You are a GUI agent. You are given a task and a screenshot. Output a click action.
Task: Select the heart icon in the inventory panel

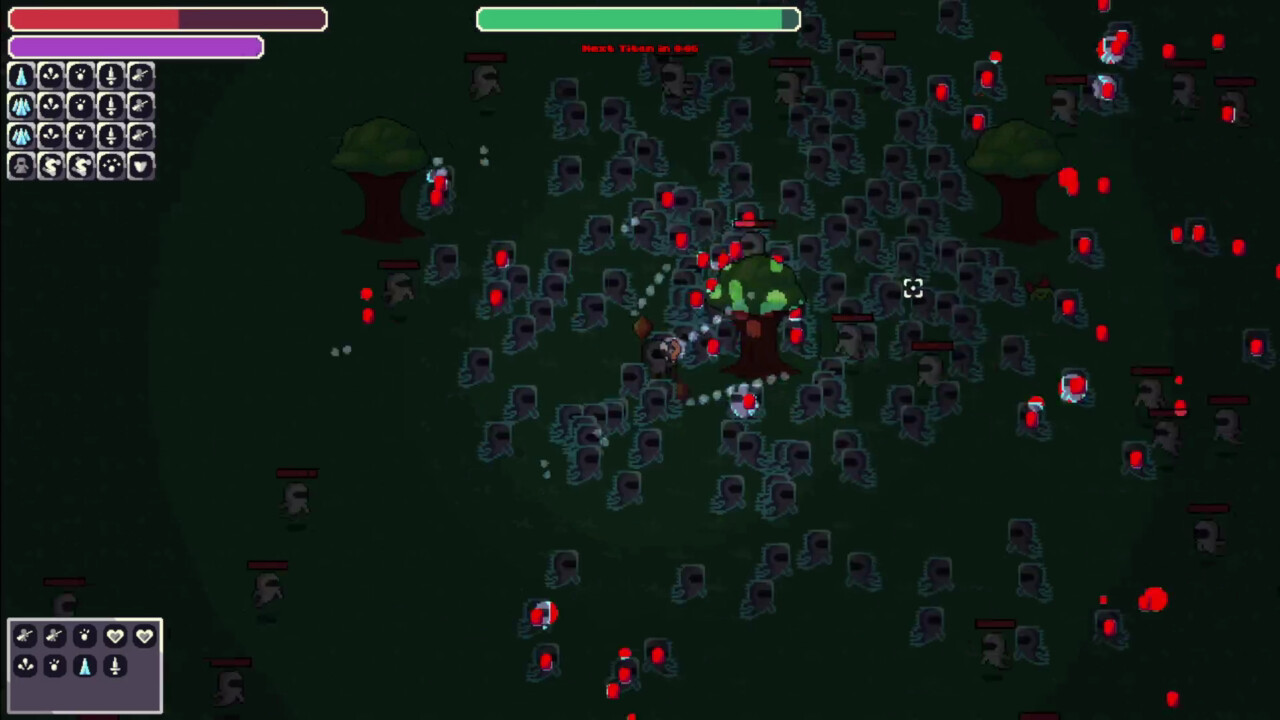(115, 636)
